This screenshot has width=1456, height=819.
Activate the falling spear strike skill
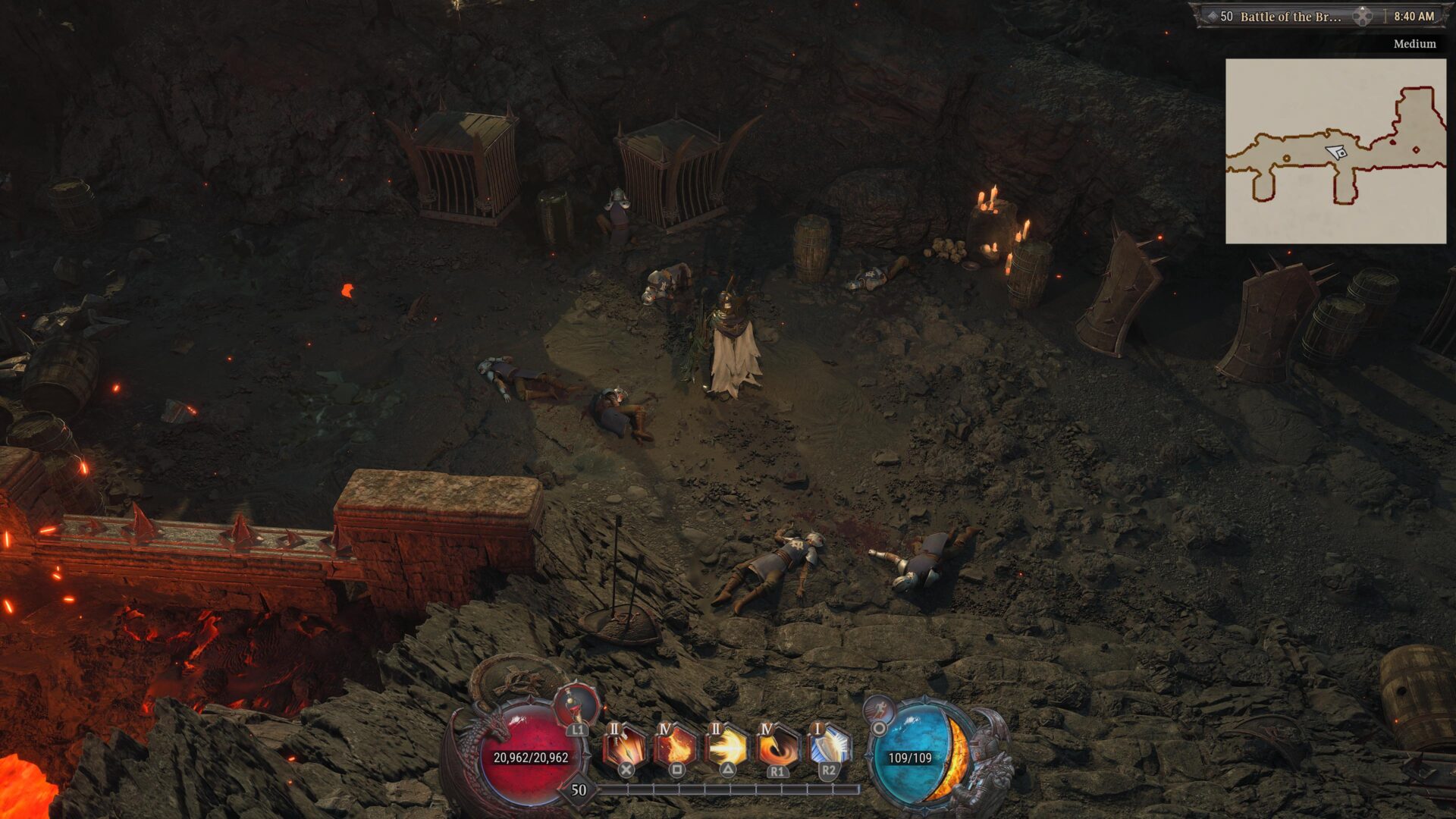click(x=626, y=745)
